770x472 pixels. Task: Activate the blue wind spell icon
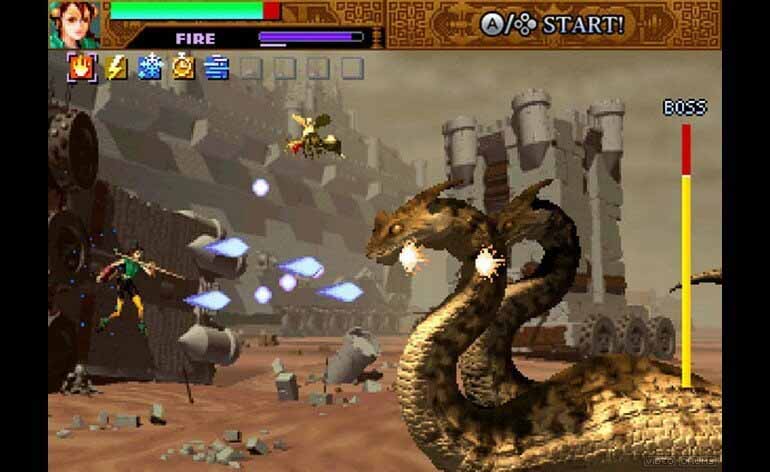216,67
